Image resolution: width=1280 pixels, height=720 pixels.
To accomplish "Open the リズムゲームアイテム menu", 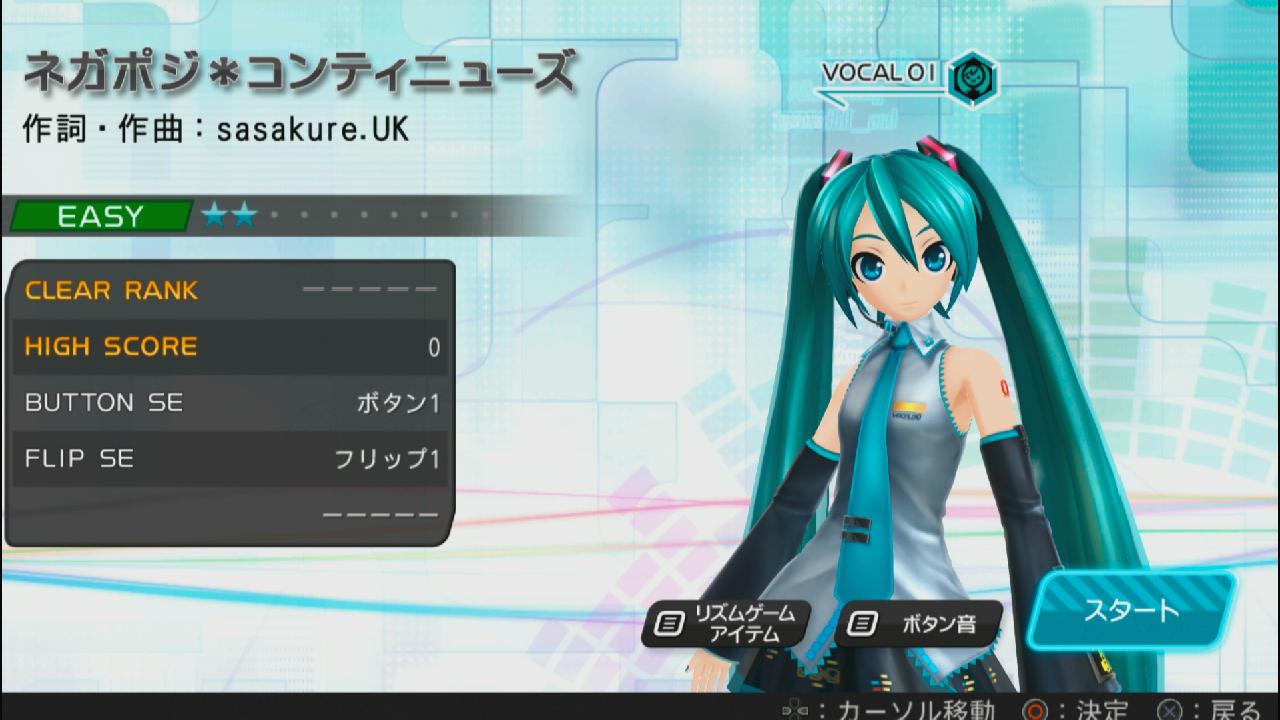I will click(x=726, y=624).
